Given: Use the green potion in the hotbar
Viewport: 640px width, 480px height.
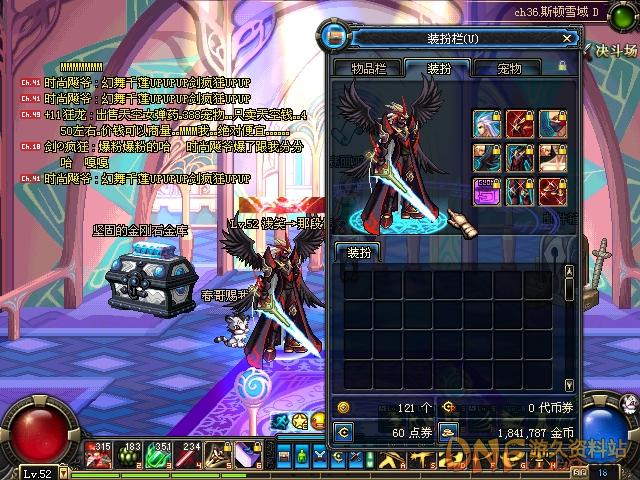Looking at the screenshot, I should coord(156,456).
